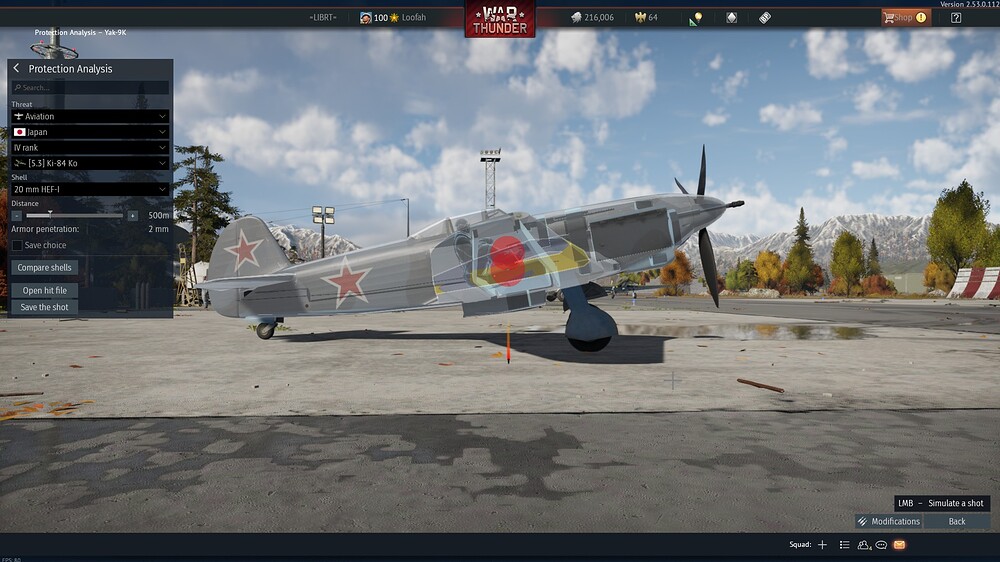Save the shot with its button
Image resolution: width=1000 pixels, height=562 pixels.
45,307
